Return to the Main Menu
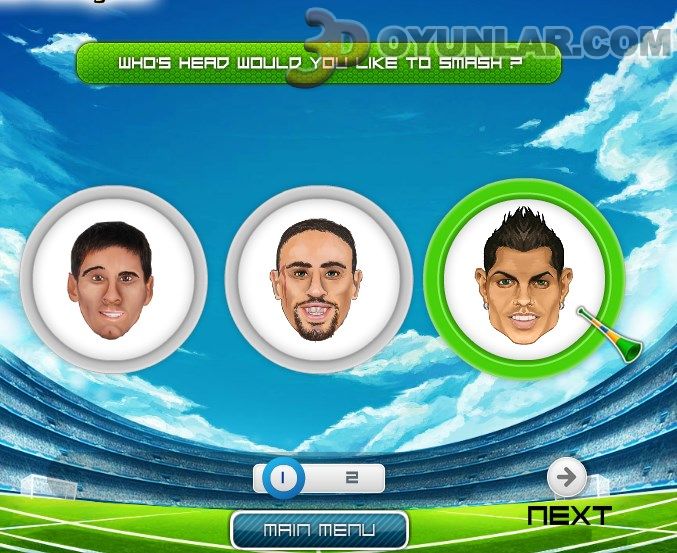Image resolution: width=677 pixels, height=553 pixels. tap(319, 529)
